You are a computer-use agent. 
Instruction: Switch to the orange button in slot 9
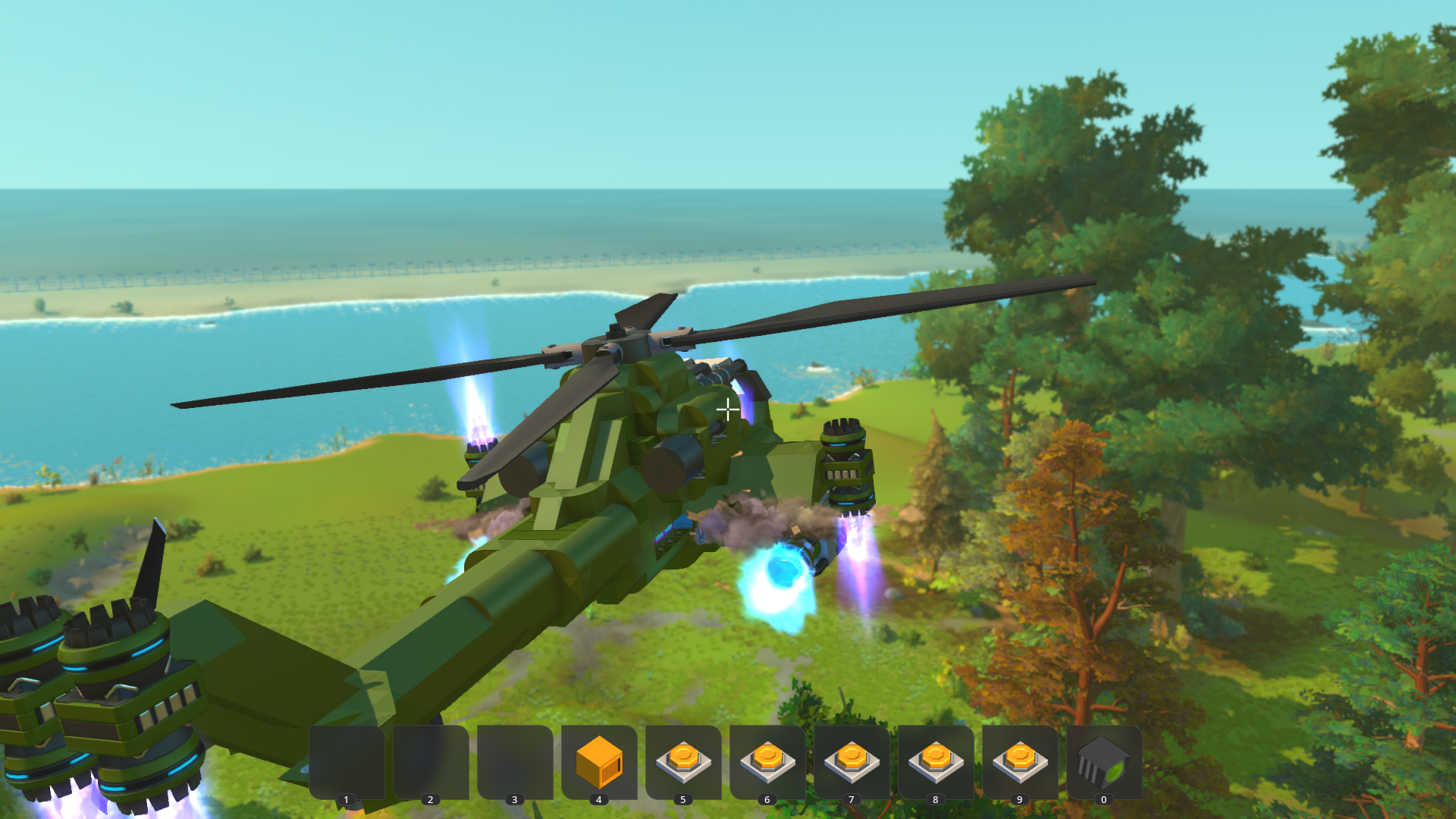[x=1020, y=761]
